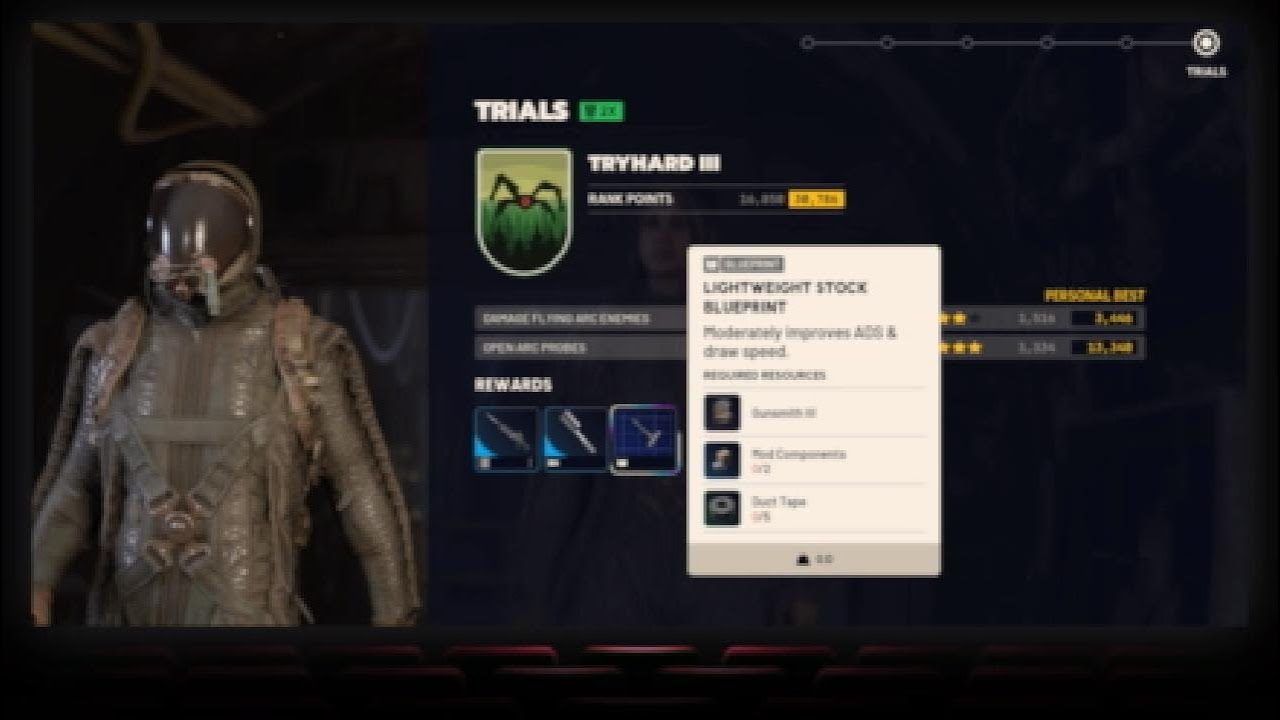The height and width of the screenshot is (720, 1280).
Task: Click the yellow rank points value badge
Action: point(821,199)
